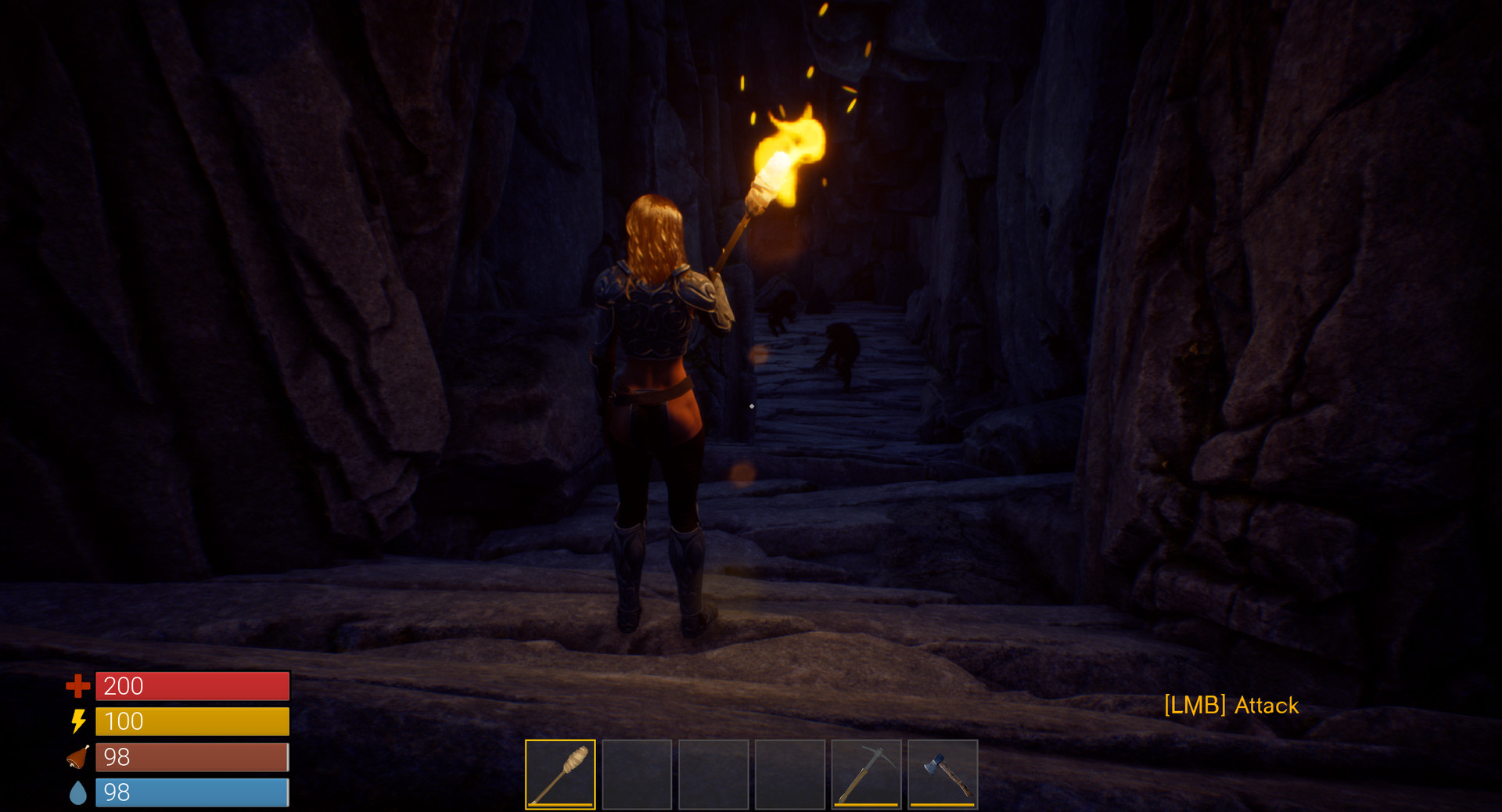Click the crosshair dot at screen center
The image size is (1502, 812).
[x=753, y=406]
